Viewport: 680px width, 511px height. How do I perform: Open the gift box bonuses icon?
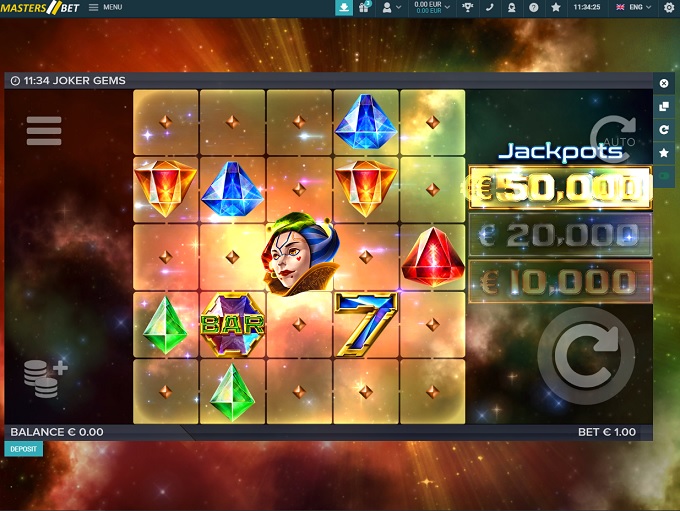coord(366,7)
